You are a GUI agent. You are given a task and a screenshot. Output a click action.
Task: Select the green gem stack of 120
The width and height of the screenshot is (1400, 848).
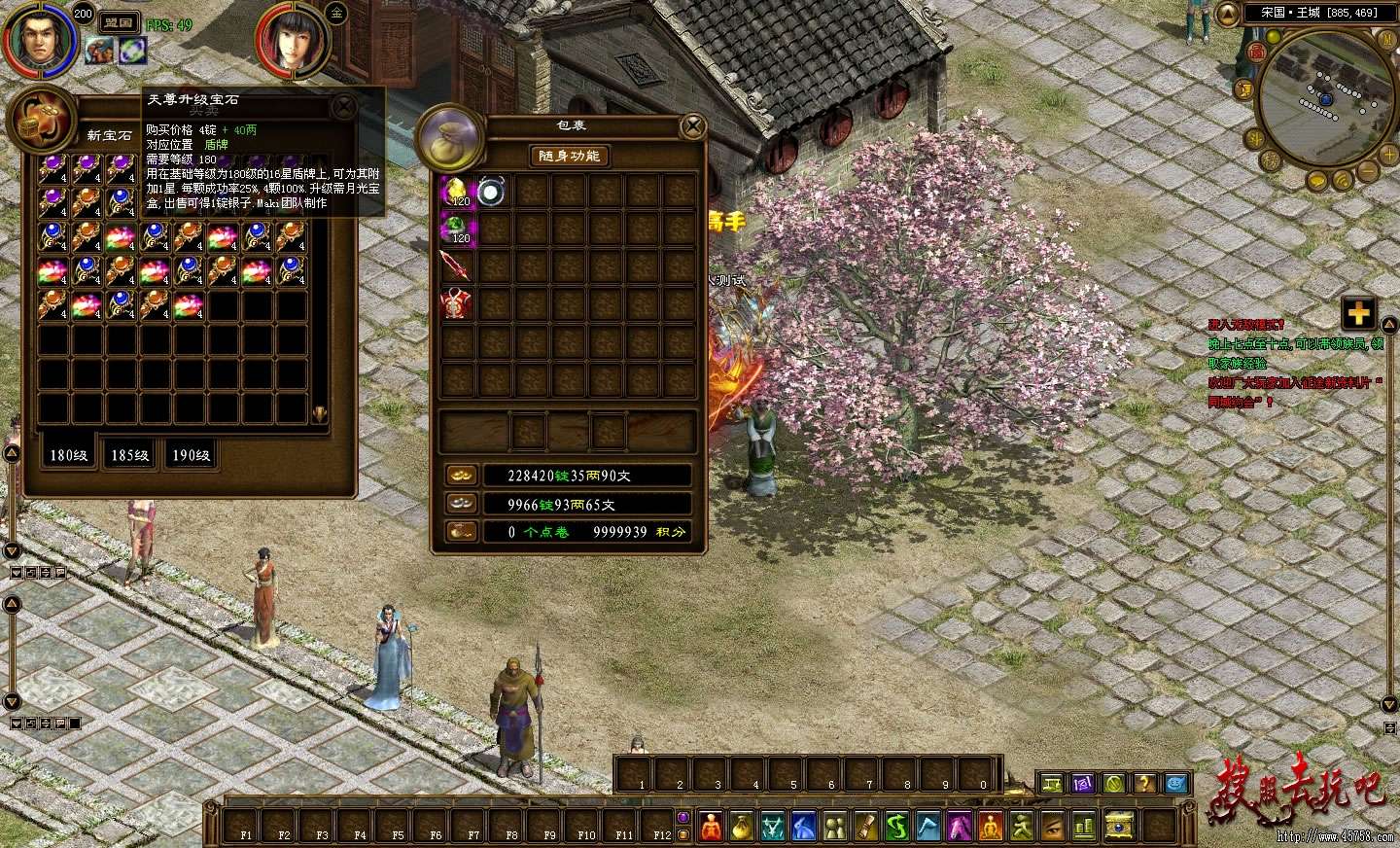coord(457,229)
